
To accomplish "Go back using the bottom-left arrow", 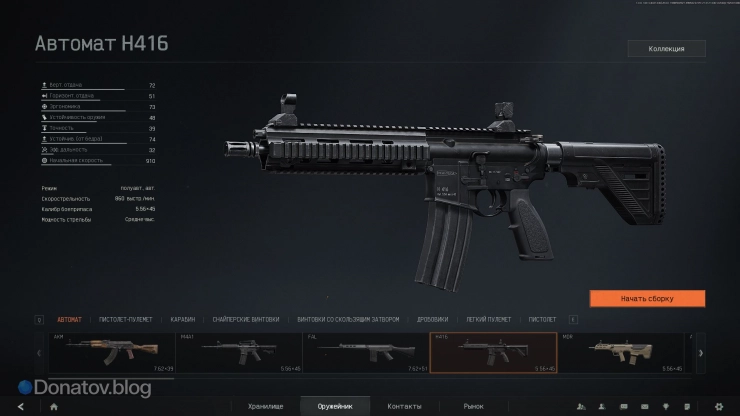I will point(20,406).
